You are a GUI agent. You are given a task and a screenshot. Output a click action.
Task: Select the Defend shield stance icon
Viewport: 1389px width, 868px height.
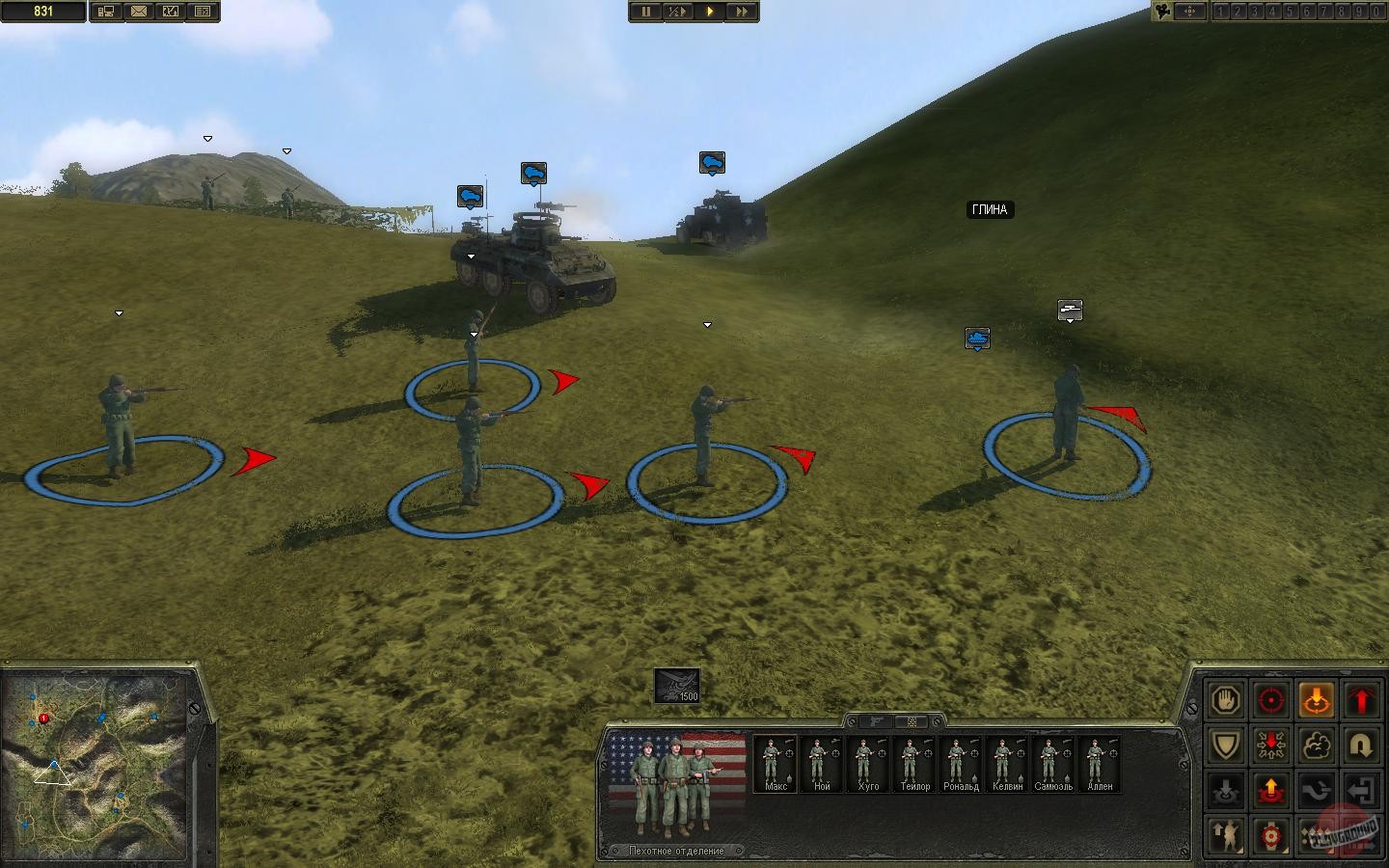[1226, 746]
